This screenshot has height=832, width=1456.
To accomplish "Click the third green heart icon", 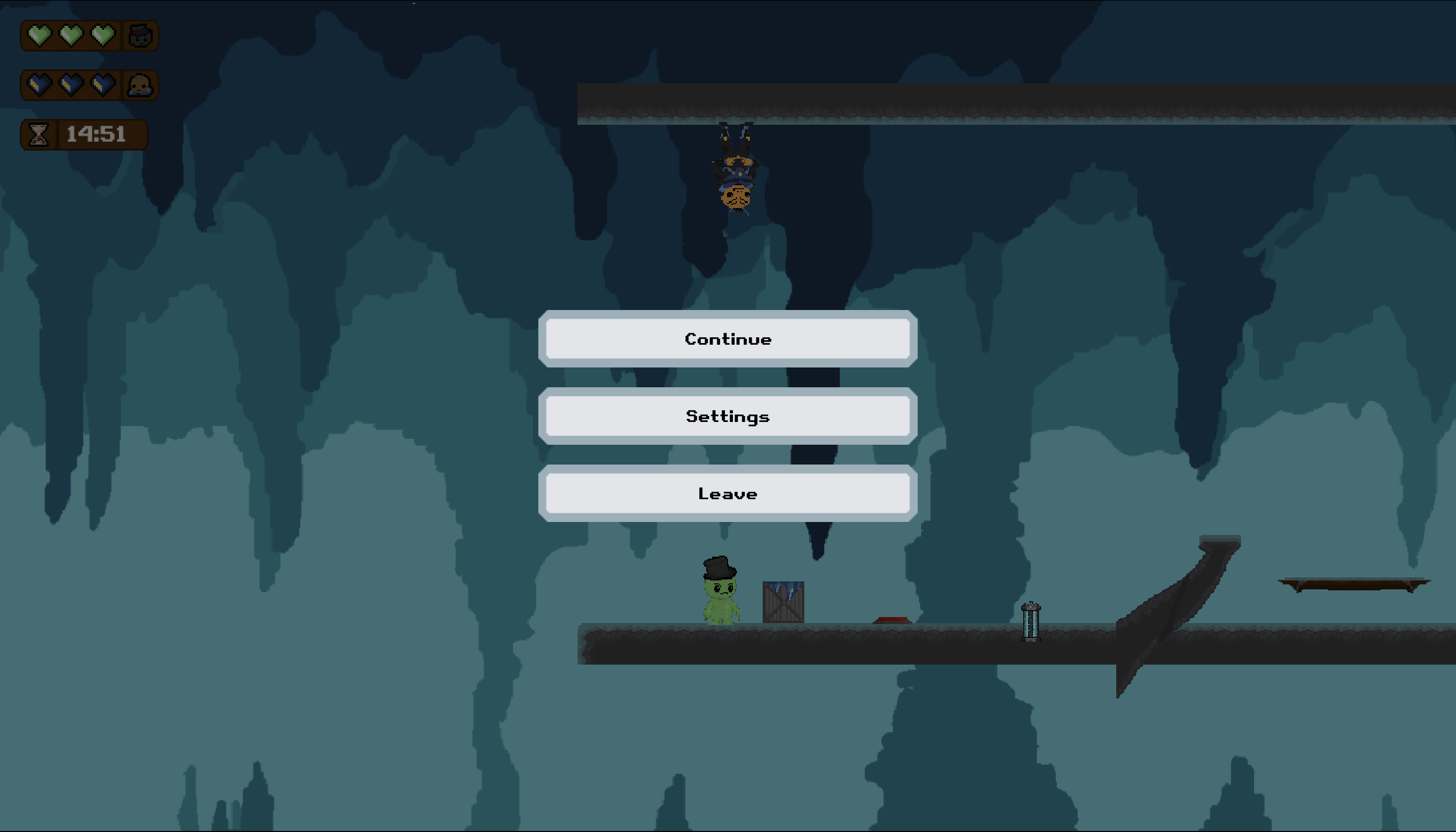I will pyautogui.click(x=104, y=36).
